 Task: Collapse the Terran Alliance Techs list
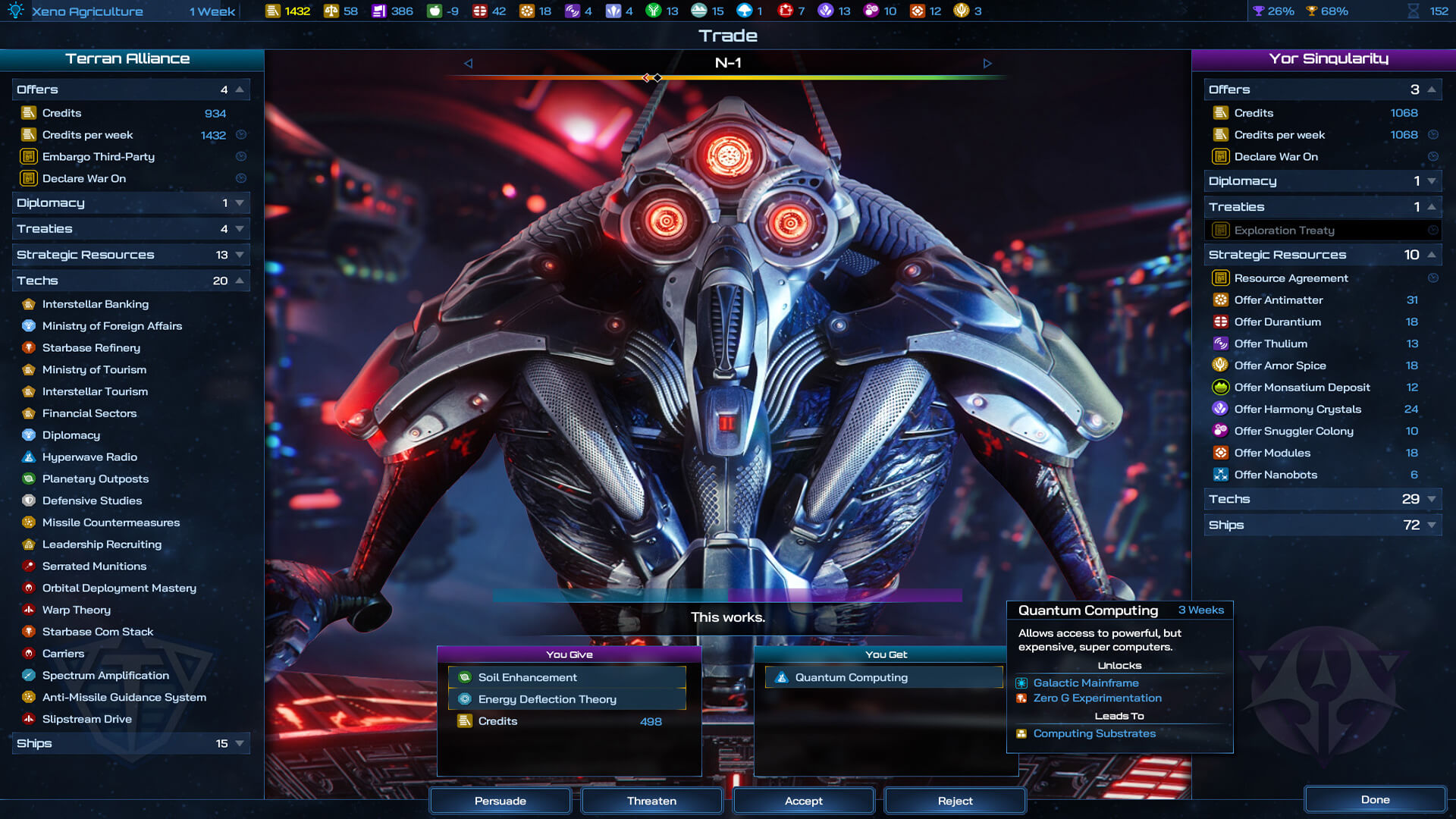[130, 281]
